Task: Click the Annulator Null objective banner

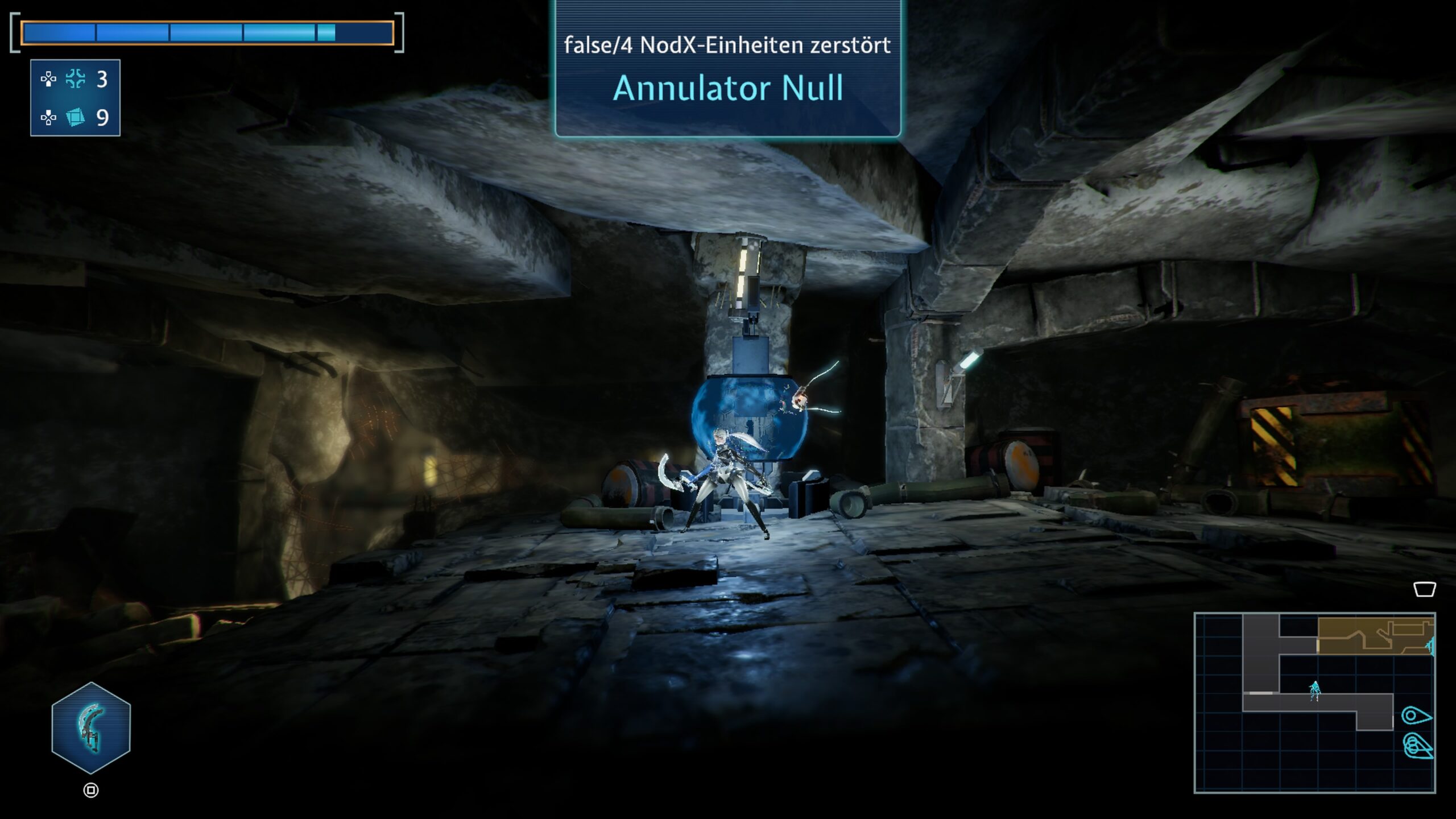Action: [x=727, y=70]
